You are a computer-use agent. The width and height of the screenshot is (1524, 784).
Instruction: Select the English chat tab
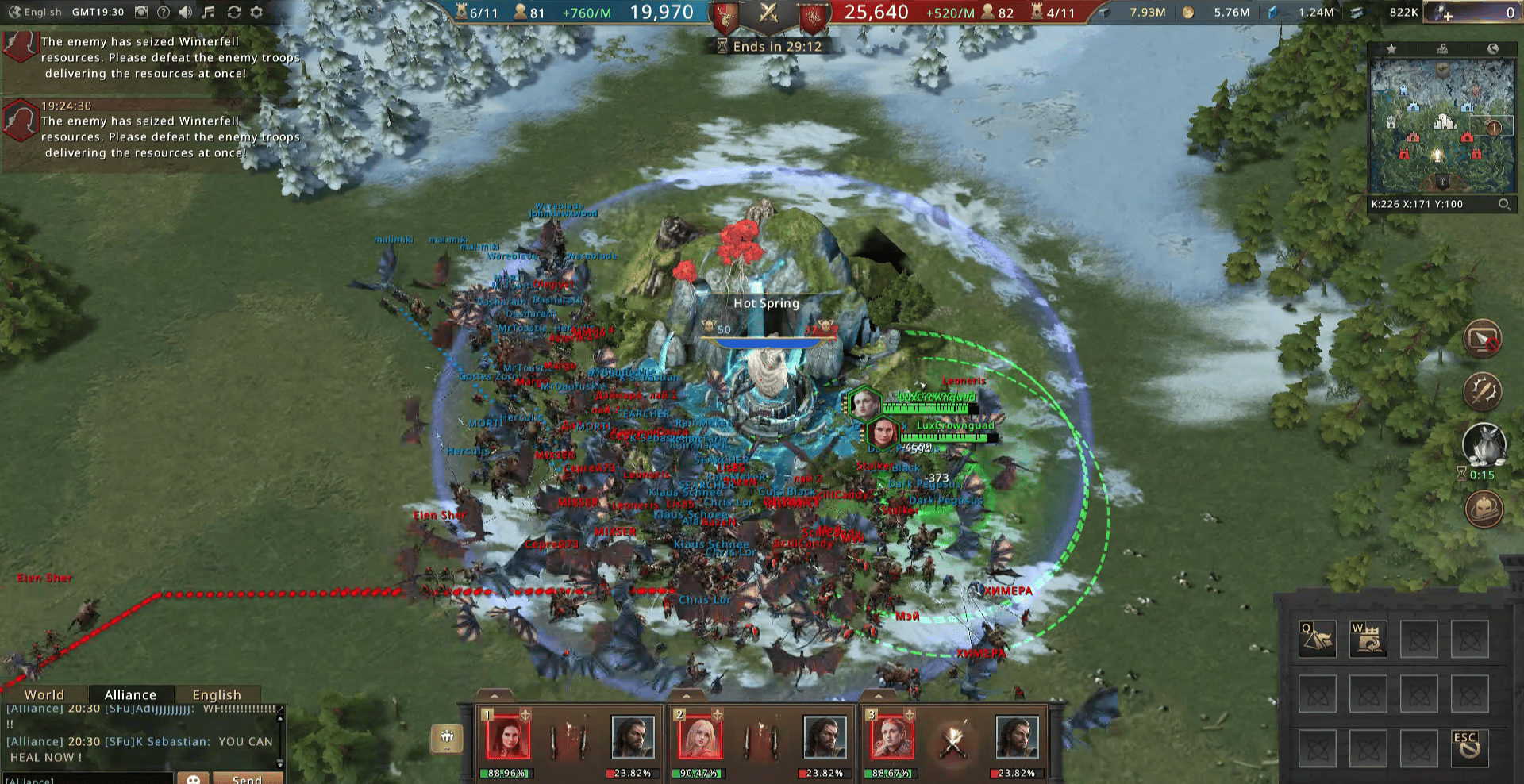[x=216, y=694]
